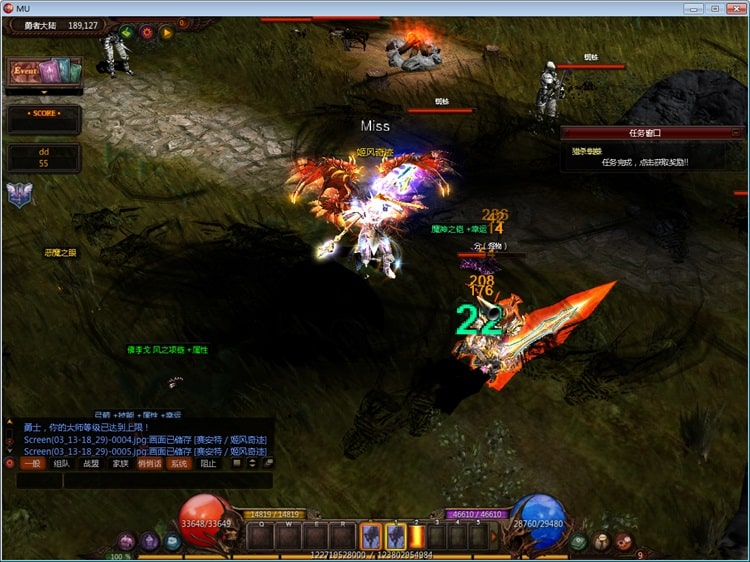Select the 战盟 guild chat tab

tap(91, 464)
